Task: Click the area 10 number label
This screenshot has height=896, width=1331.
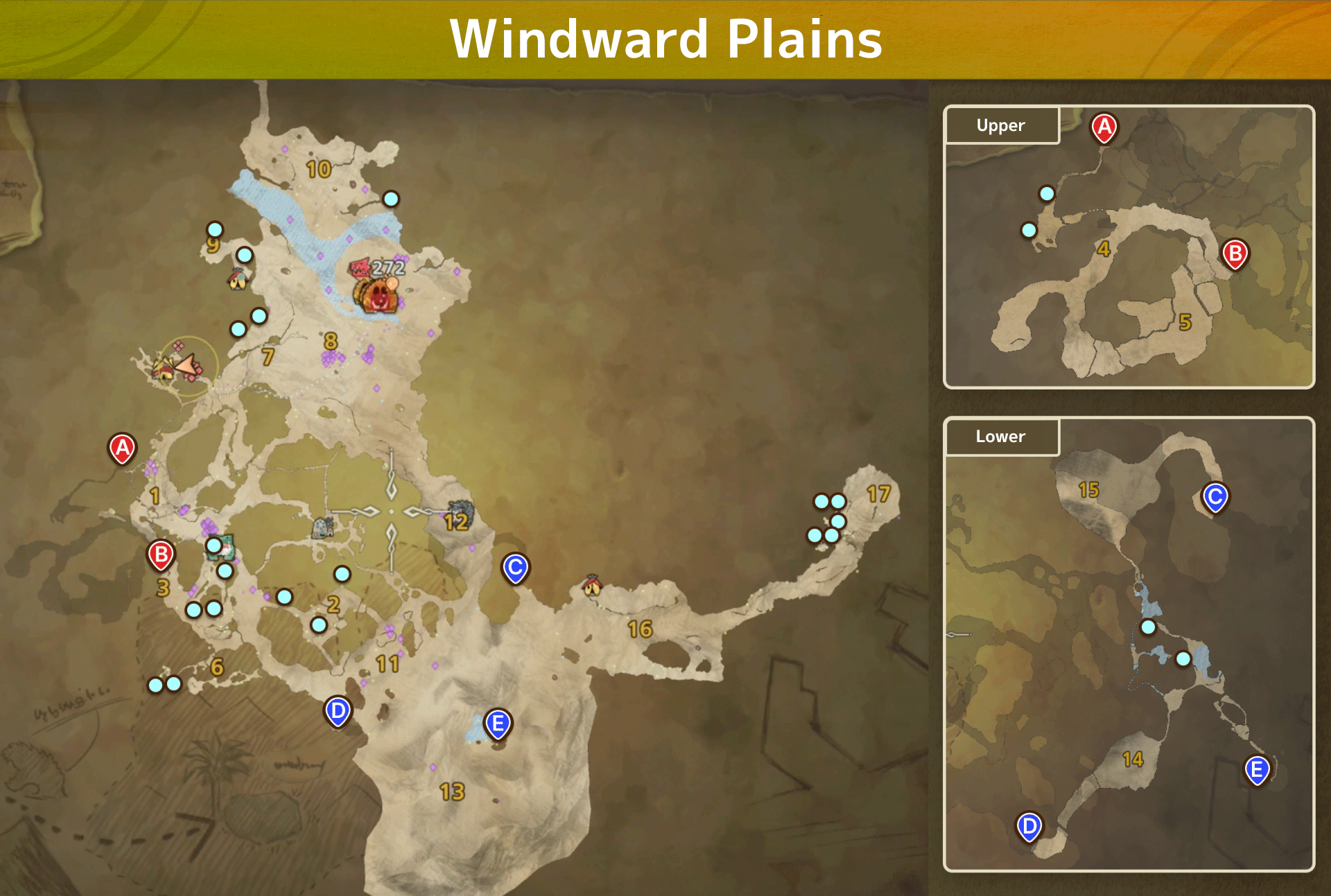Action: (x=318, y=168)
